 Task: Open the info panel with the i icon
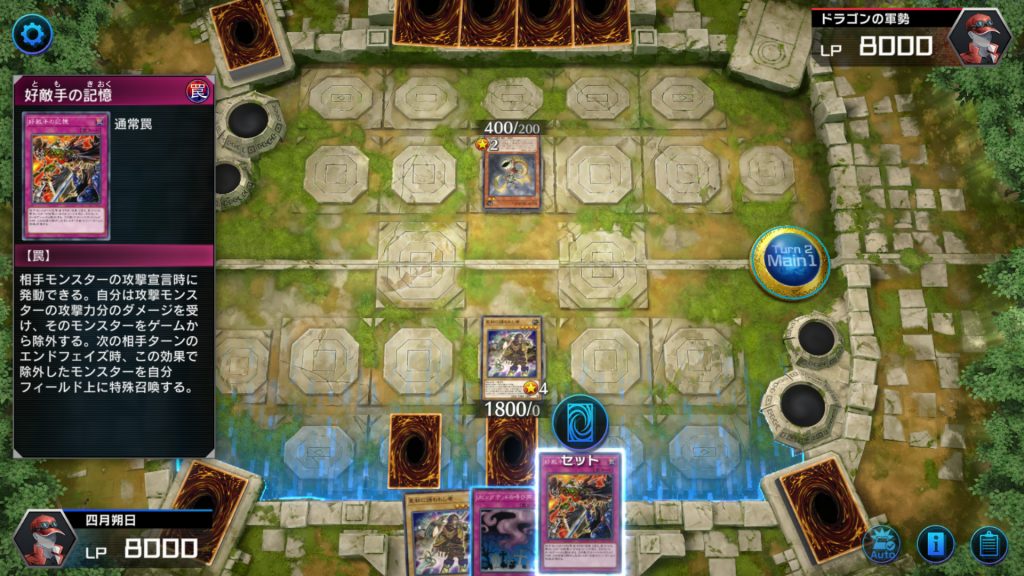(x=935, y=544)
